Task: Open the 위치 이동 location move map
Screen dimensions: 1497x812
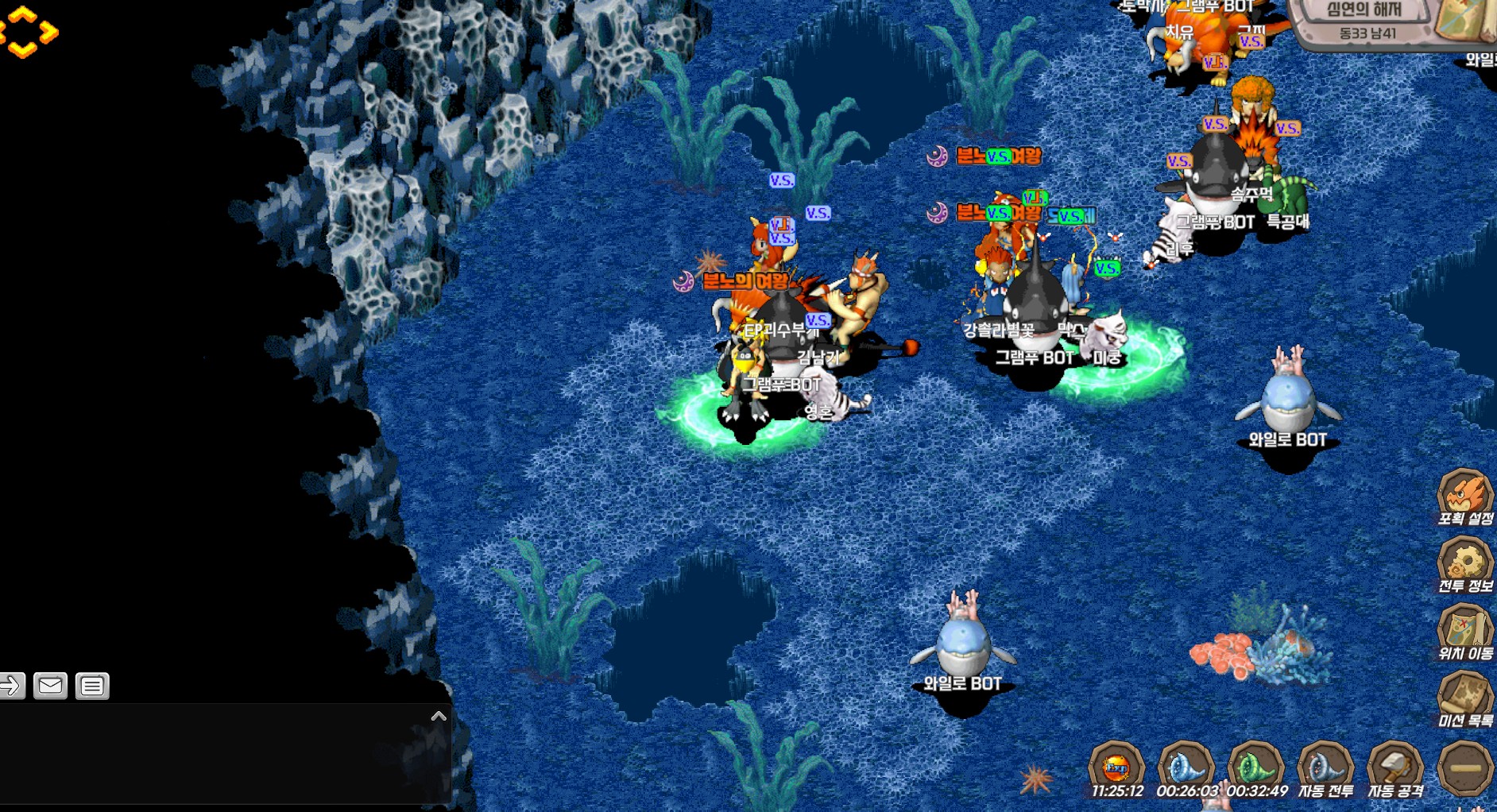Action: [x=1464, y=632]
